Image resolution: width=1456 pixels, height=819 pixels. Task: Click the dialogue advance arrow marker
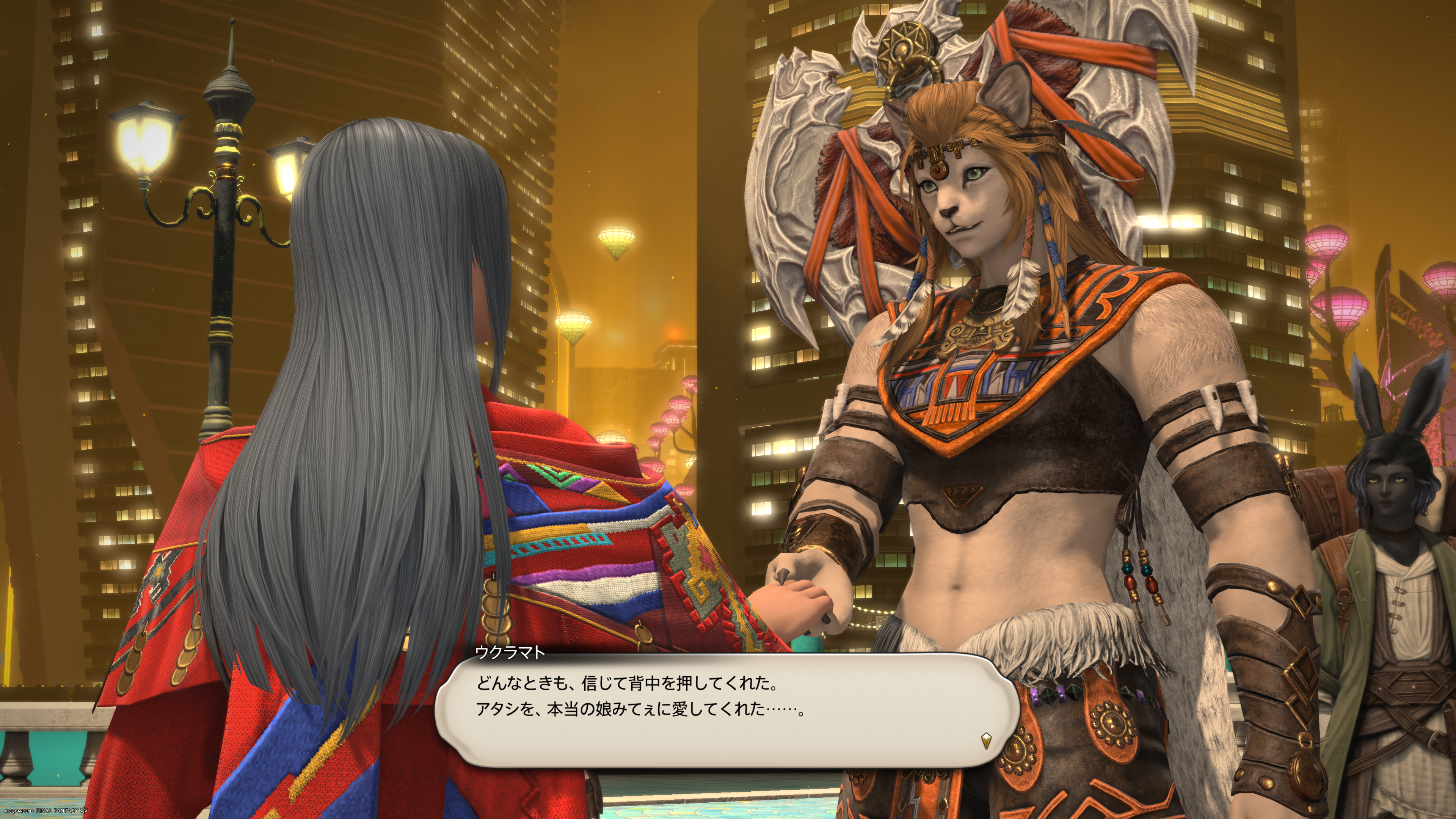click(x=986, y=741)
